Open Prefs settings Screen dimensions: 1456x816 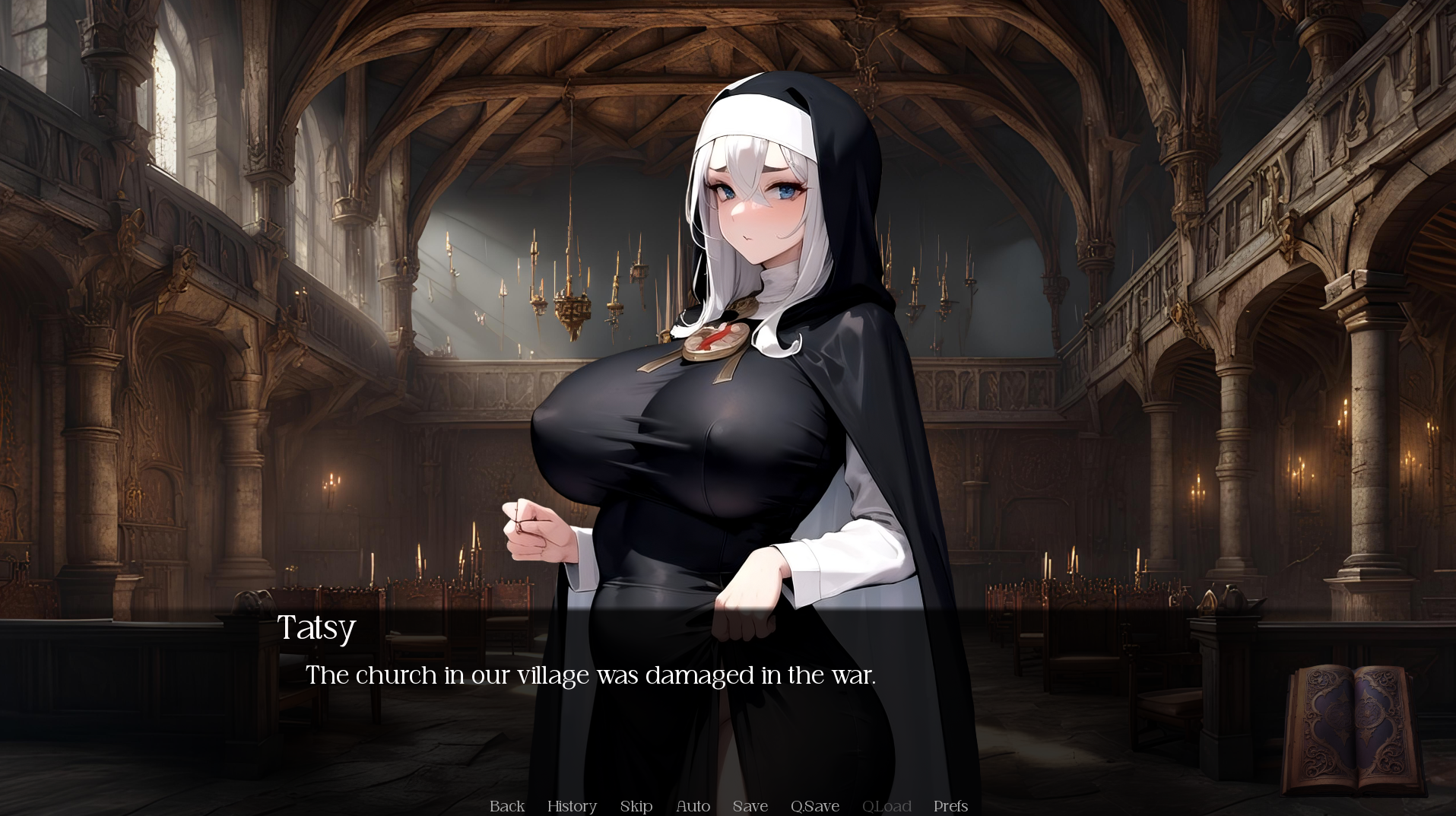pos(950,806)
